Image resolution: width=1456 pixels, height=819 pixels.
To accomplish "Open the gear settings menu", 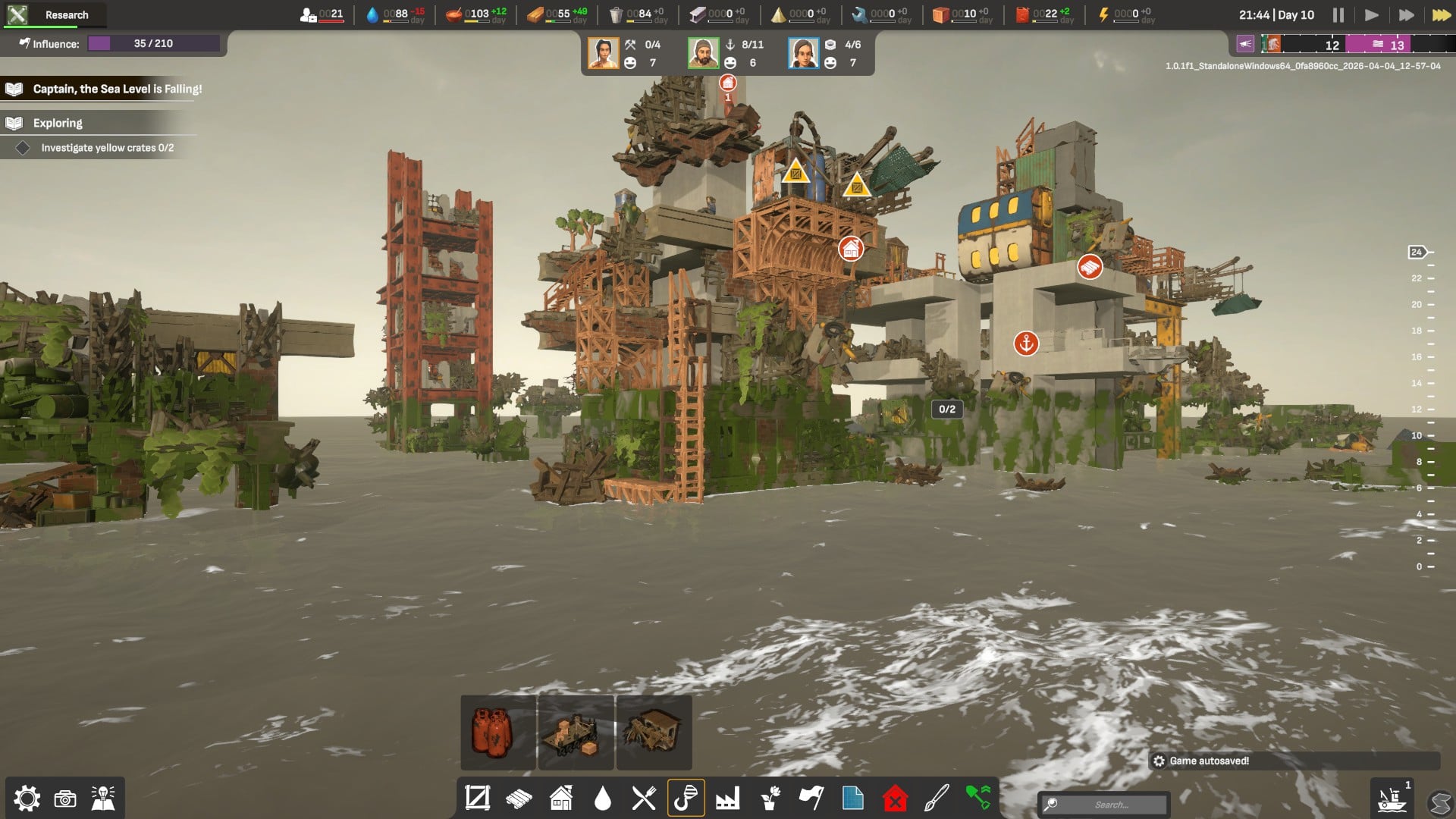I will pyautogui.click(x=27, y=798).
